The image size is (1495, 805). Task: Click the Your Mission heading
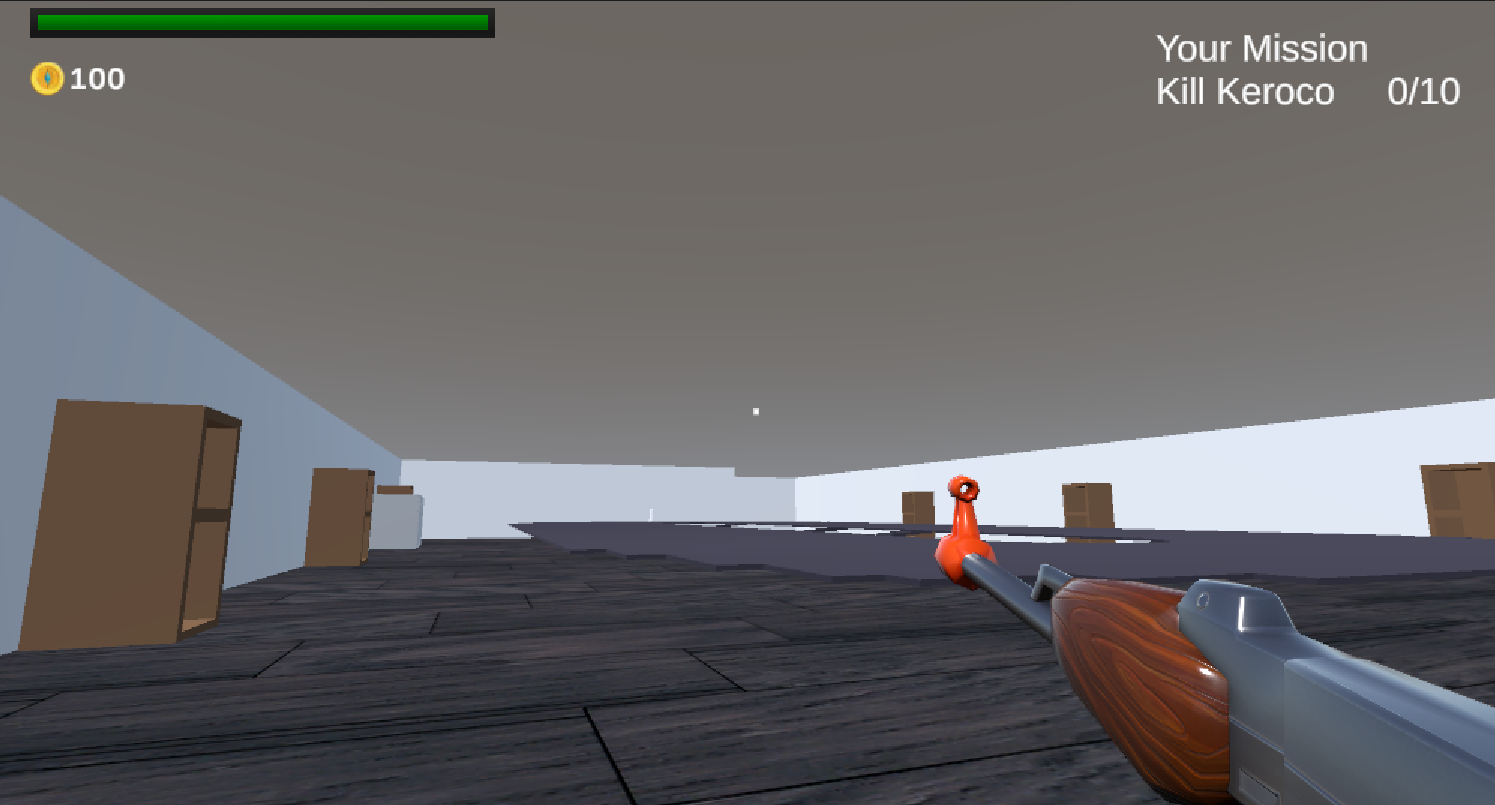(x=1262, y=48)
